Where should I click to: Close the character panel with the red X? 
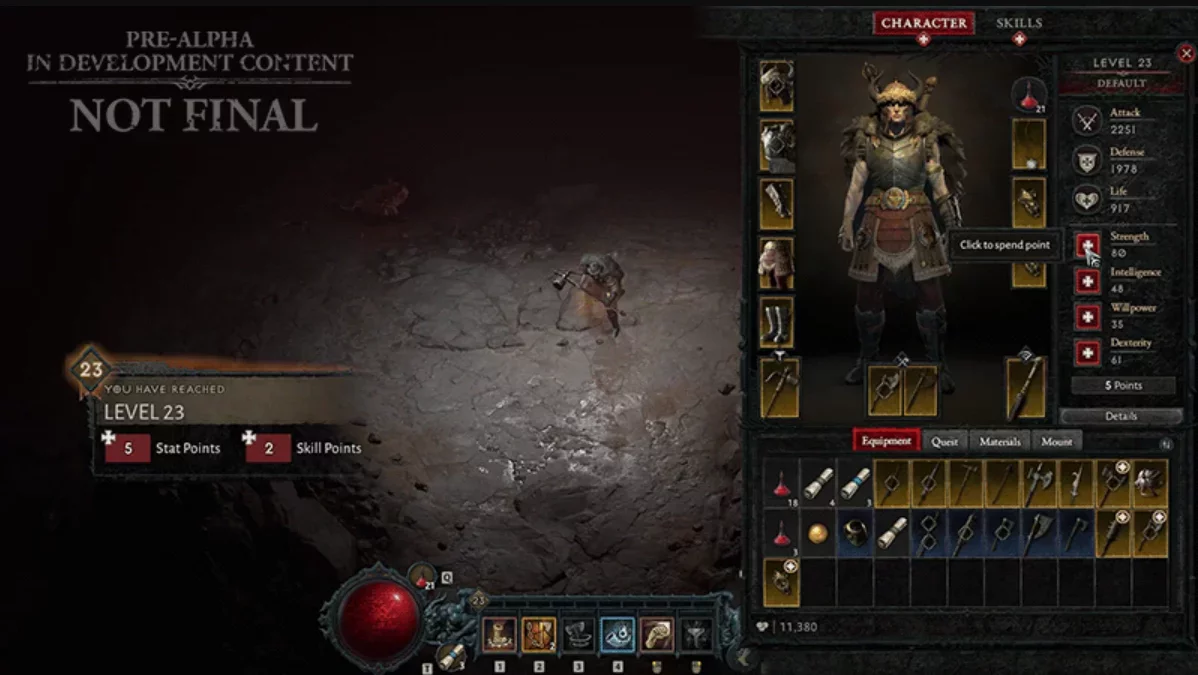coord(1186,53)
